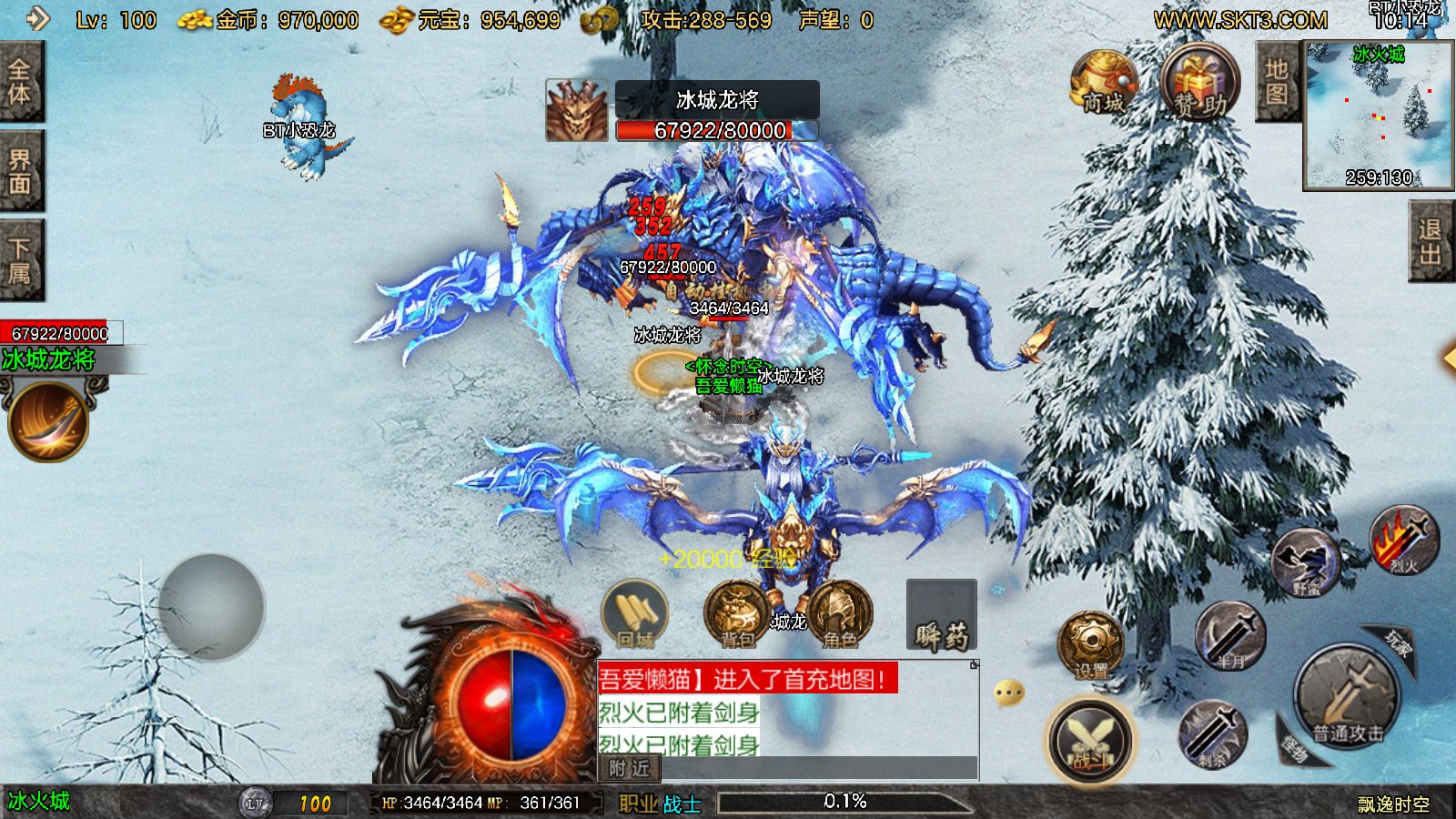Open the 界面 side button
Image resolution: width=1456 pixels, height=819 pixels.
click(20, 171)
